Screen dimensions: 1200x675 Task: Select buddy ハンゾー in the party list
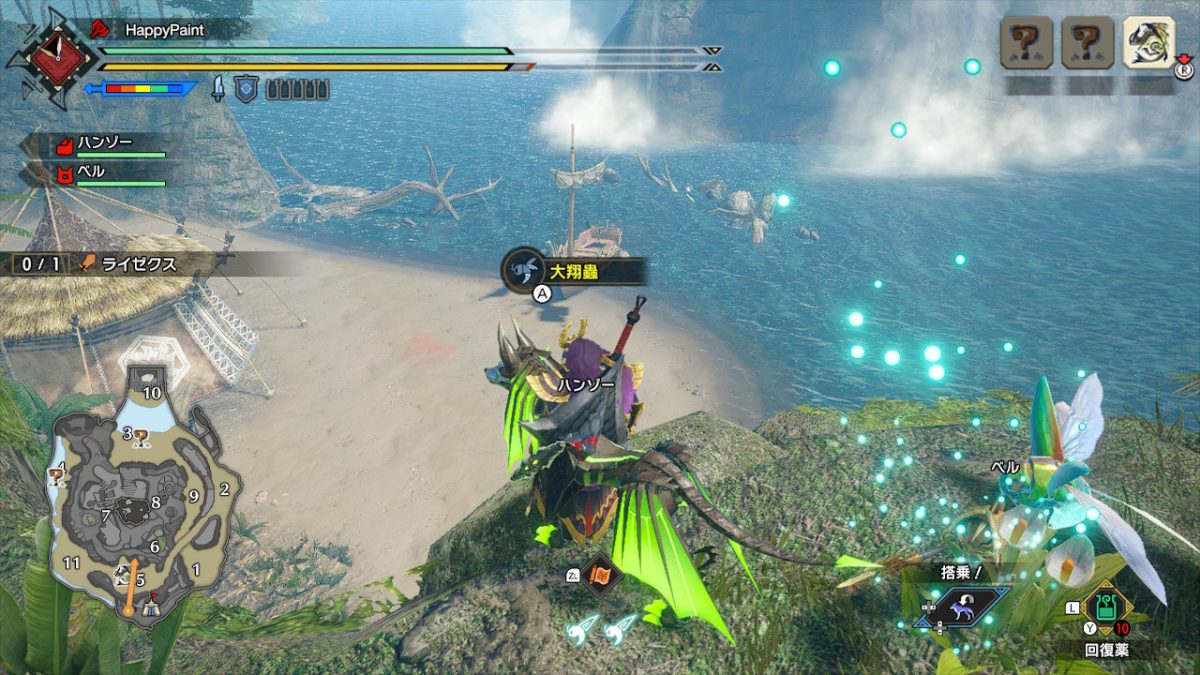tap(104, 143)
